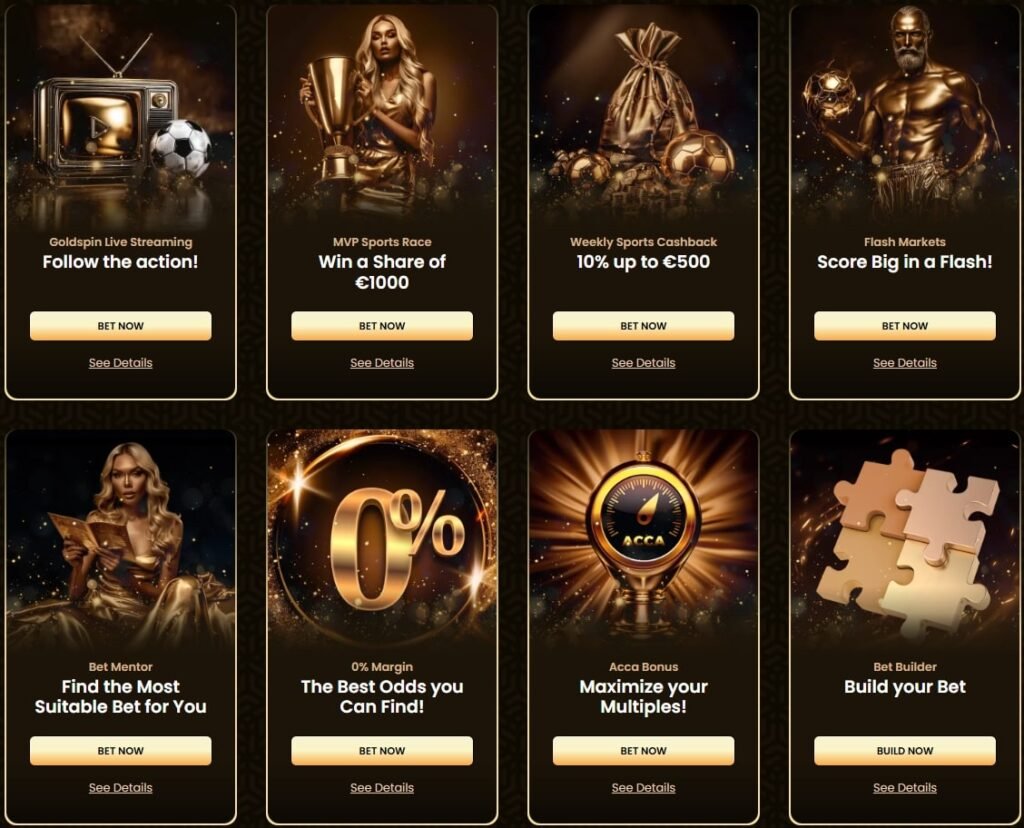Click the BUILD NOW button
Screen dimensions: 1024x828
[905, 751]
